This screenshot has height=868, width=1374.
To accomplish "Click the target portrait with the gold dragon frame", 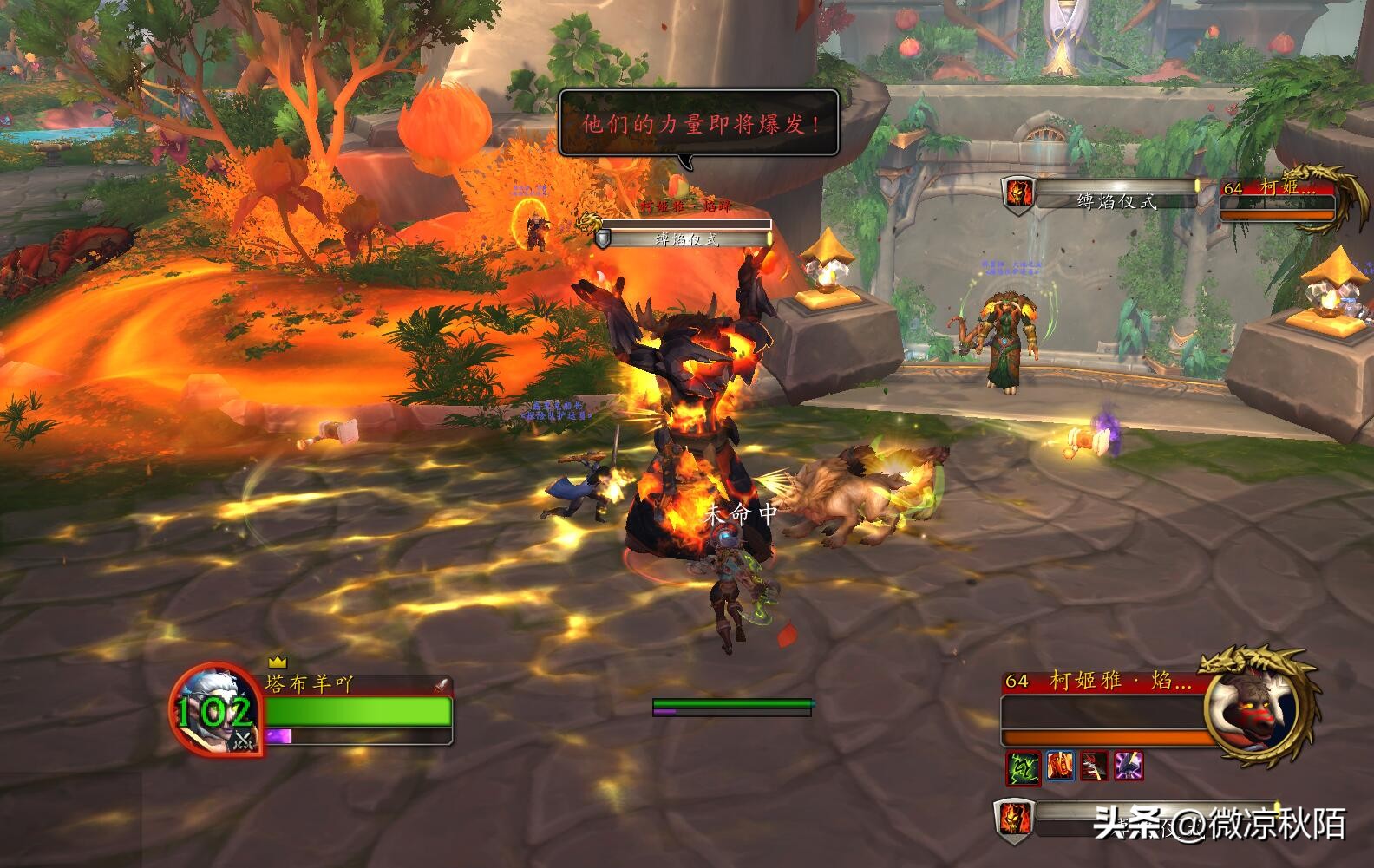I will click(x=1252, y=709).
